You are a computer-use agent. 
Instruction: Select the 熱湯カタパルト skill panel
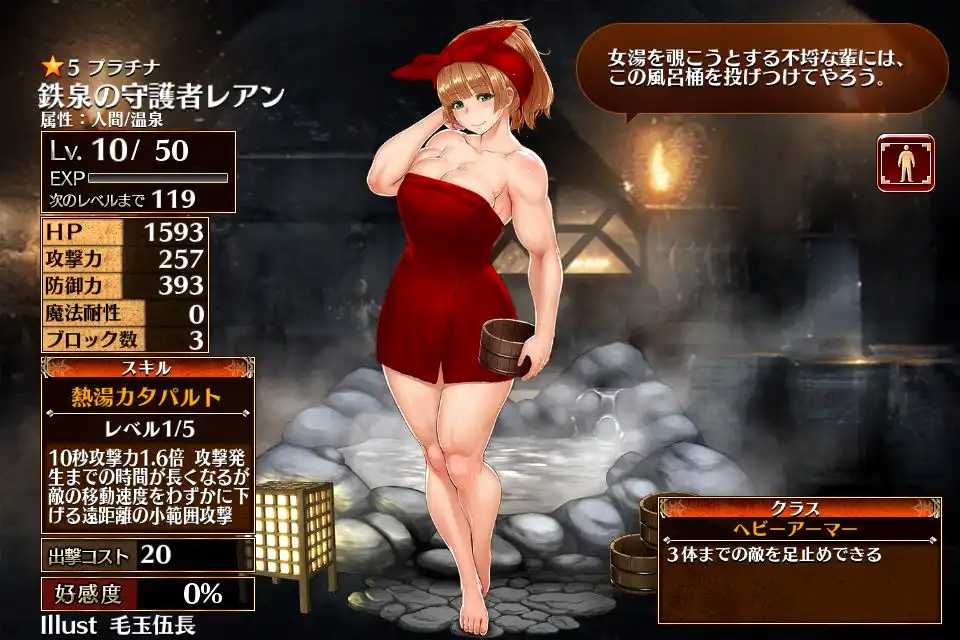tap(147, 396)
